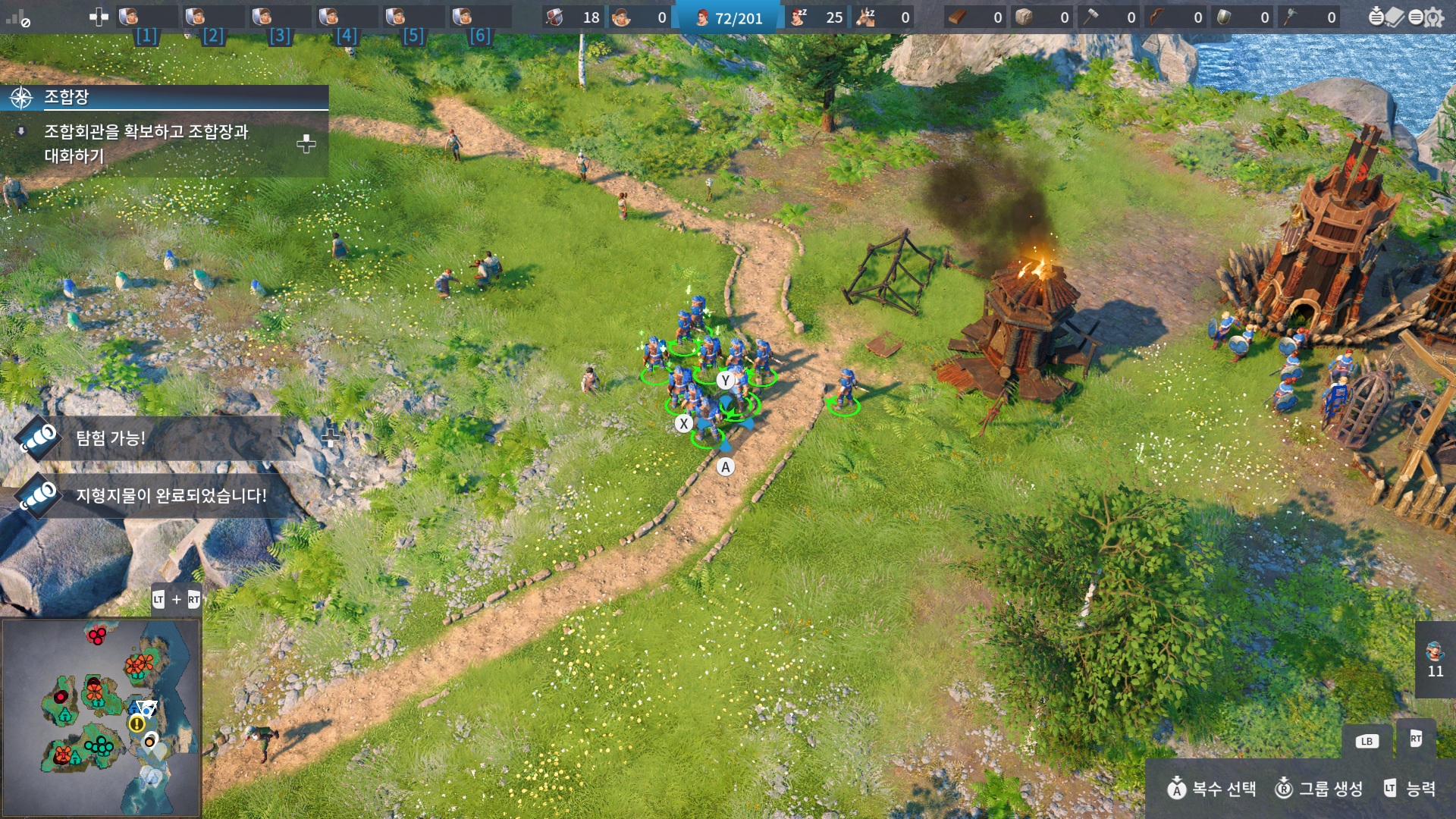Click the save icon with down arrow
1456x819 pixels.
1376,17
